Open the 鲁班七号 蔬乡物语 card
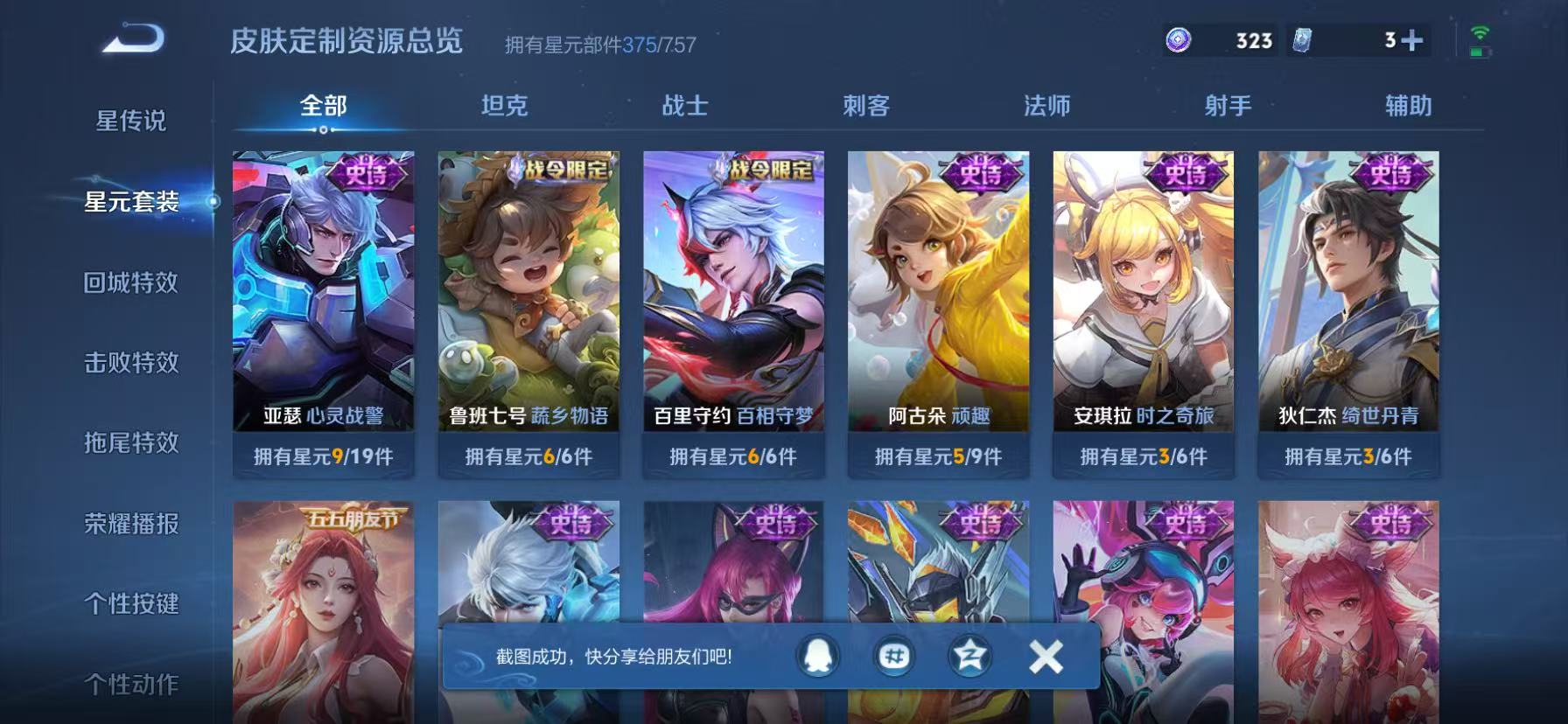Screen dimensions: 1568x724 point(528,306)
